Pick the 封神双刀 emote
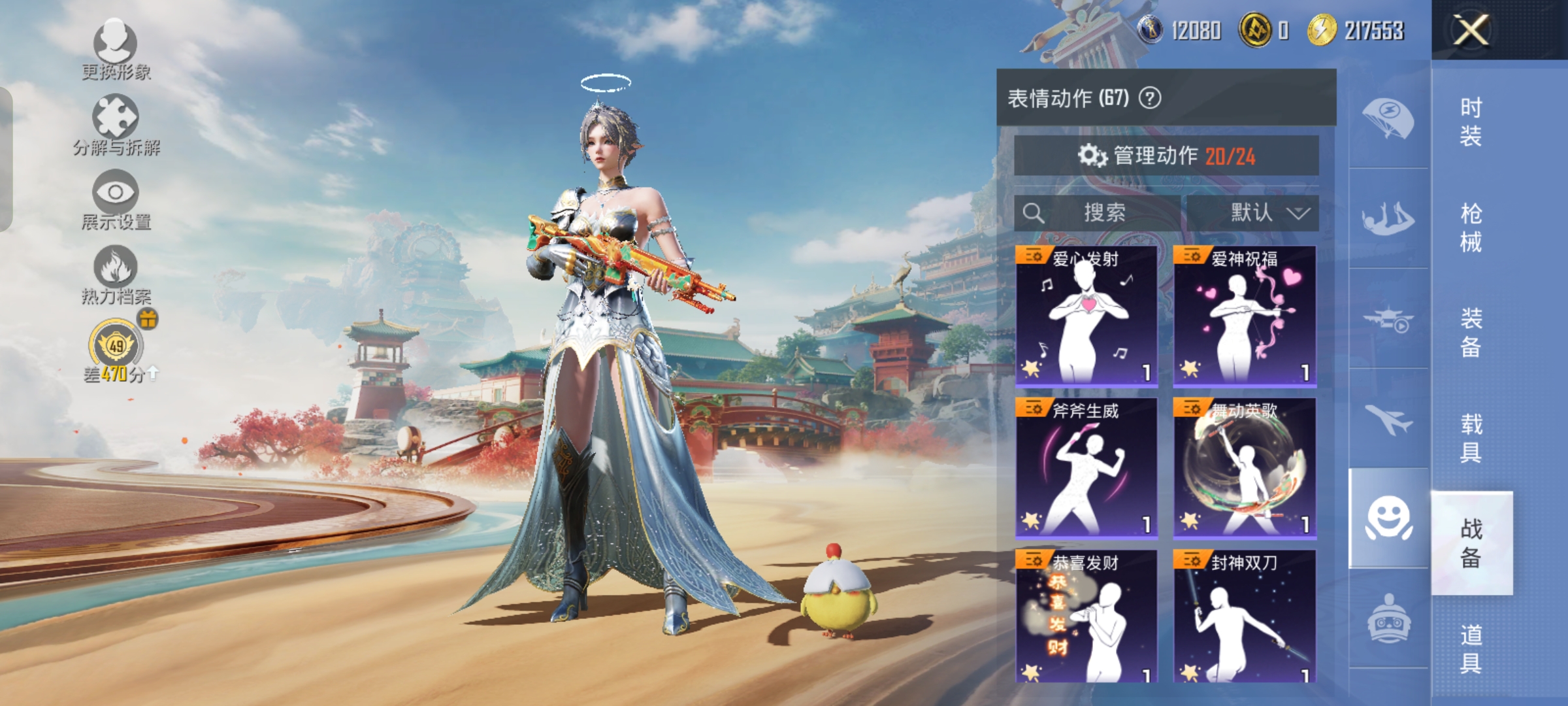 1245,616
